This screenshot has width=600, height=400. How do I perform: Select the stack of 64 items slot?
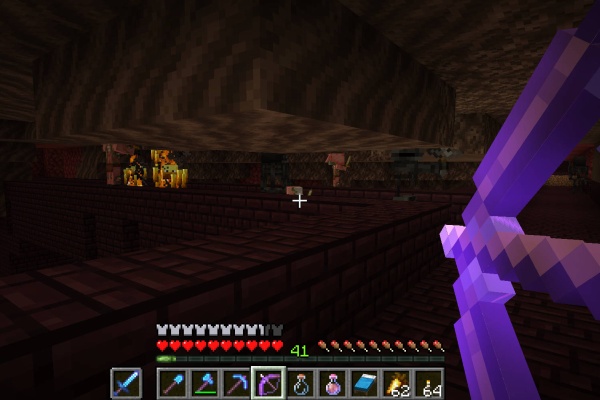[x=428, y=384]
